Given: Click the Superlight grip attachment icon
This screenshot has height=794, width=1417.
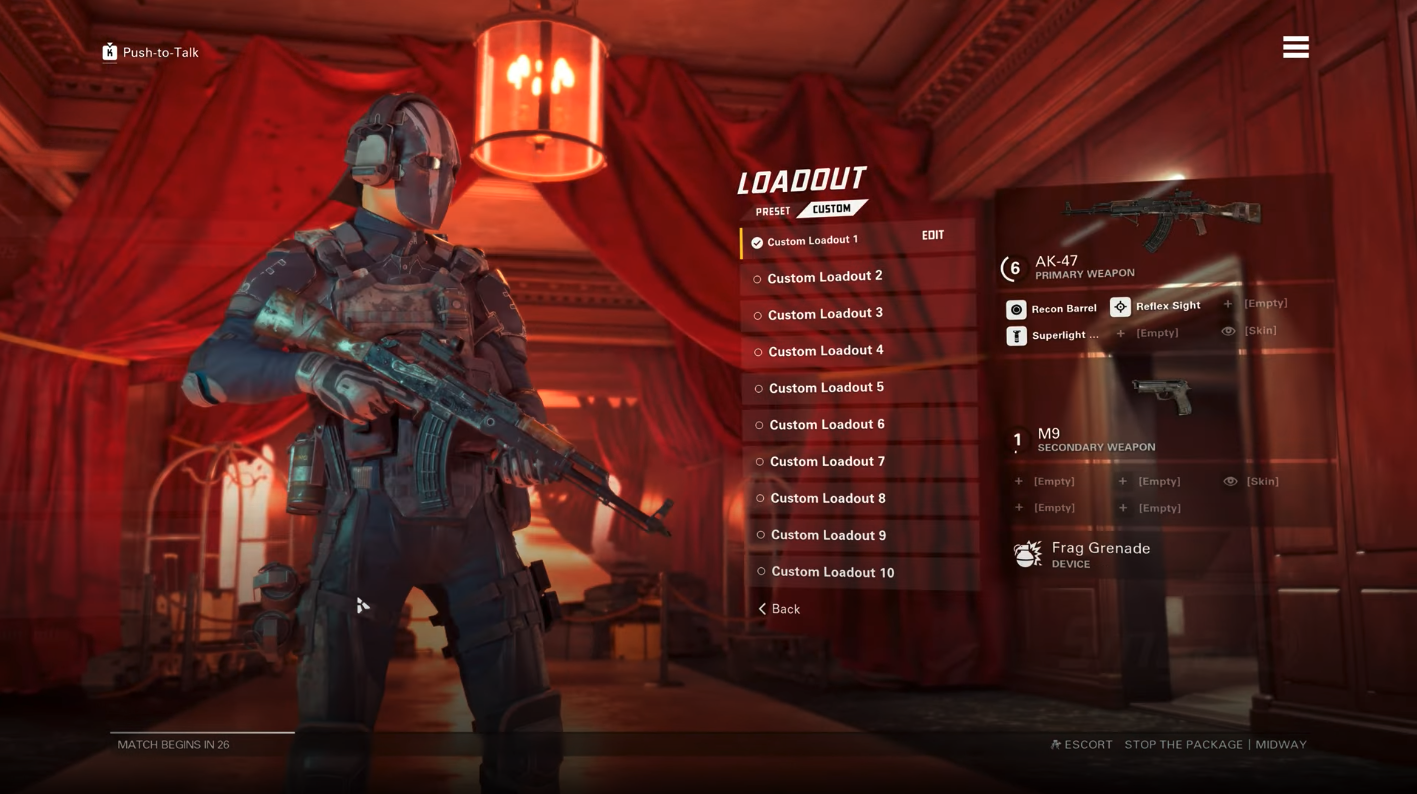Looking at the screenshot, I should (x=1015, y=335).
